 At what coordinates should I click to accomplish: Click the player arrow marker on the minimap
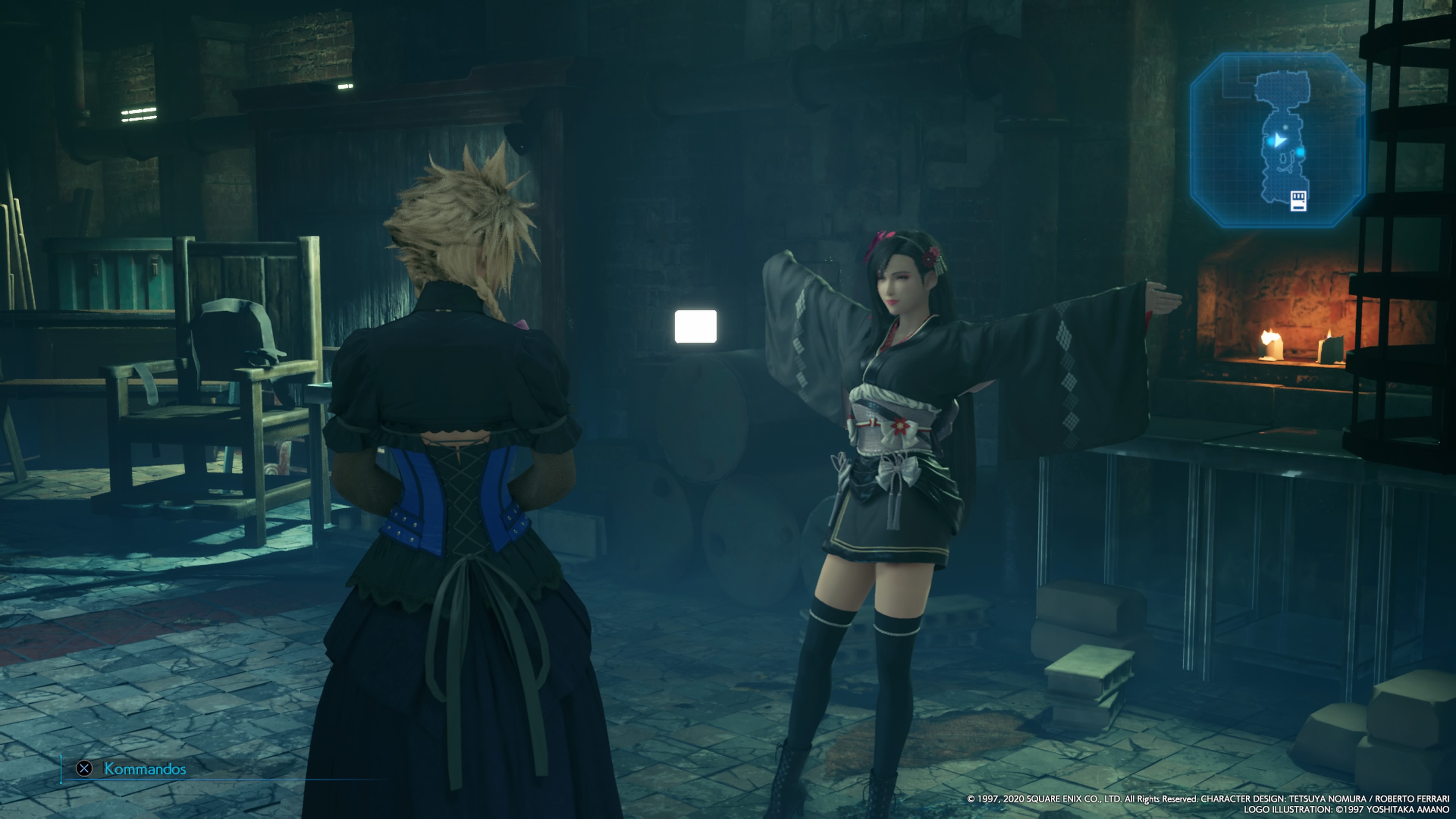point(1280,141)
